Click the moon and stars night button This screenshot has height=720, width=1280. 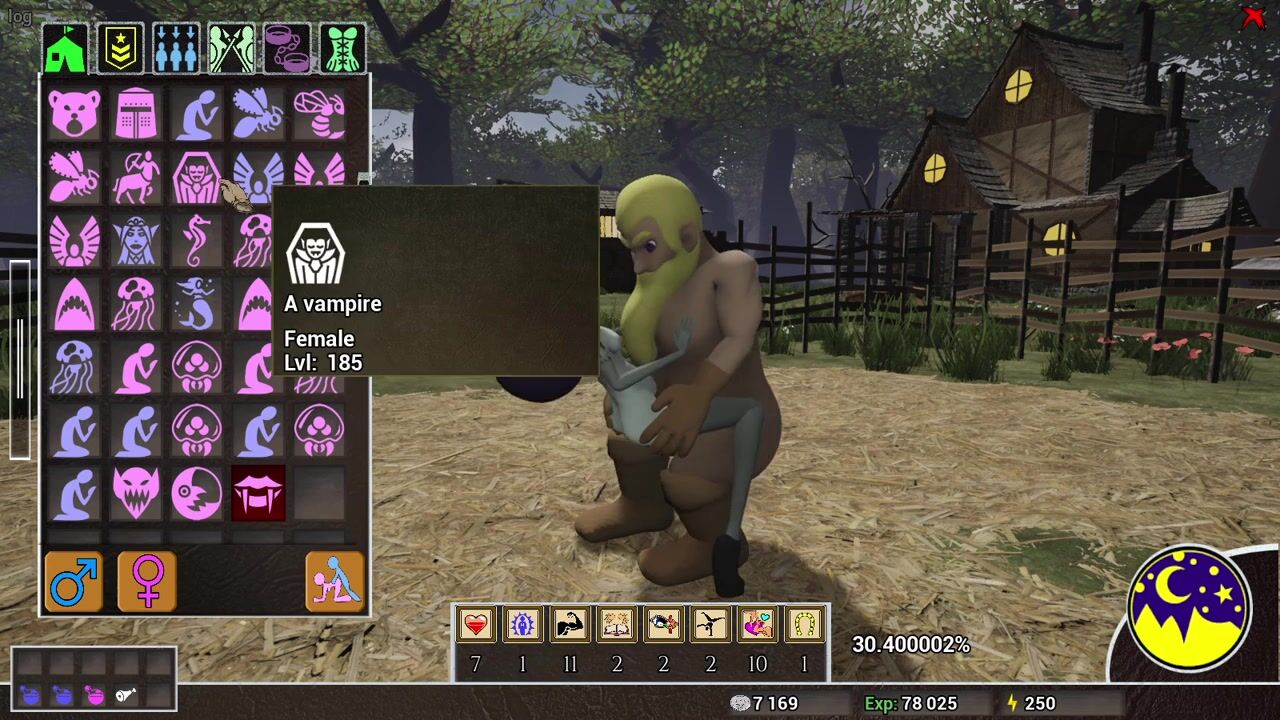(x=1190, y=607)
